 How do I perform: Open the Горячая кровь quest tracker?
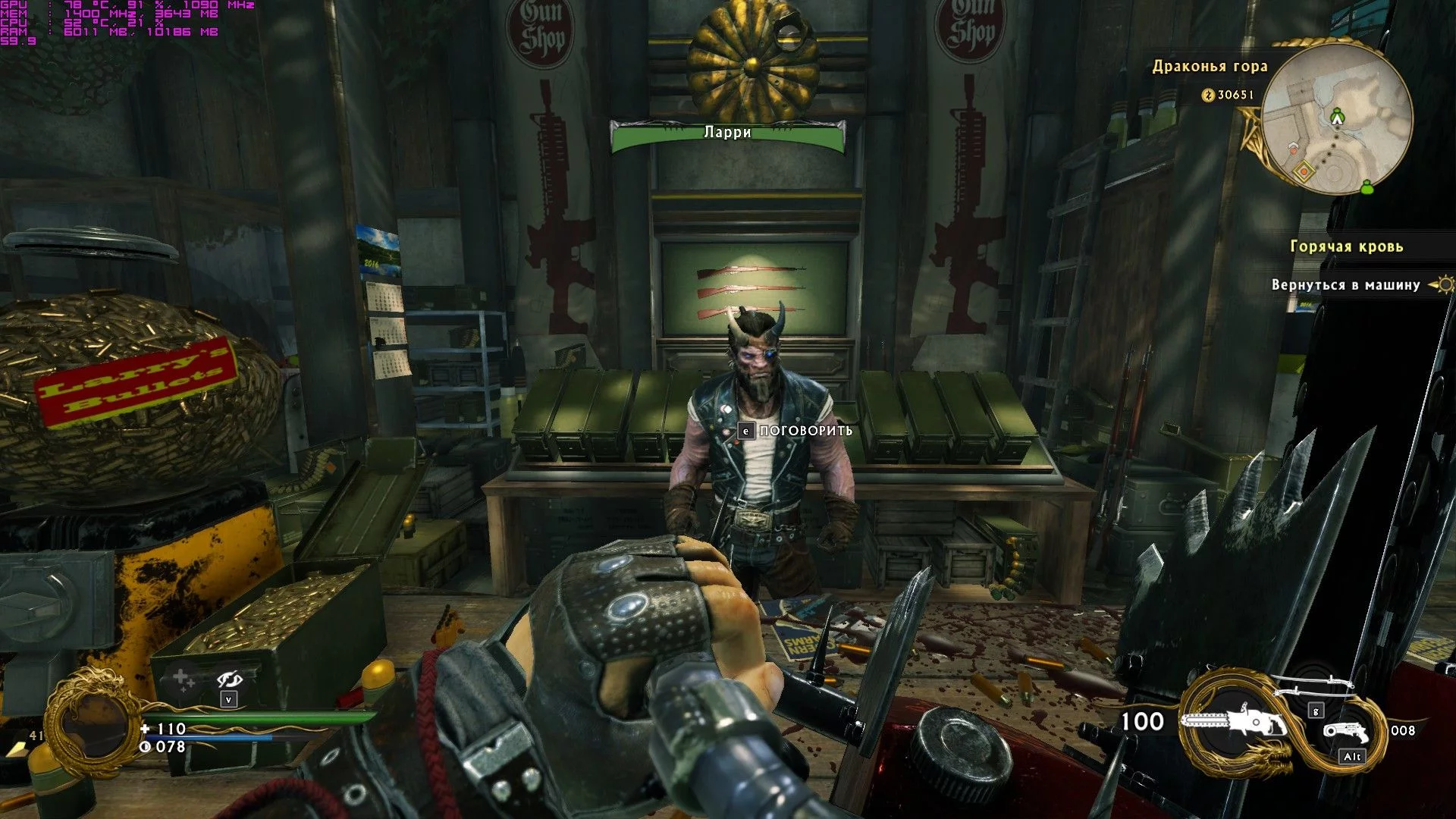point(1346,246)
